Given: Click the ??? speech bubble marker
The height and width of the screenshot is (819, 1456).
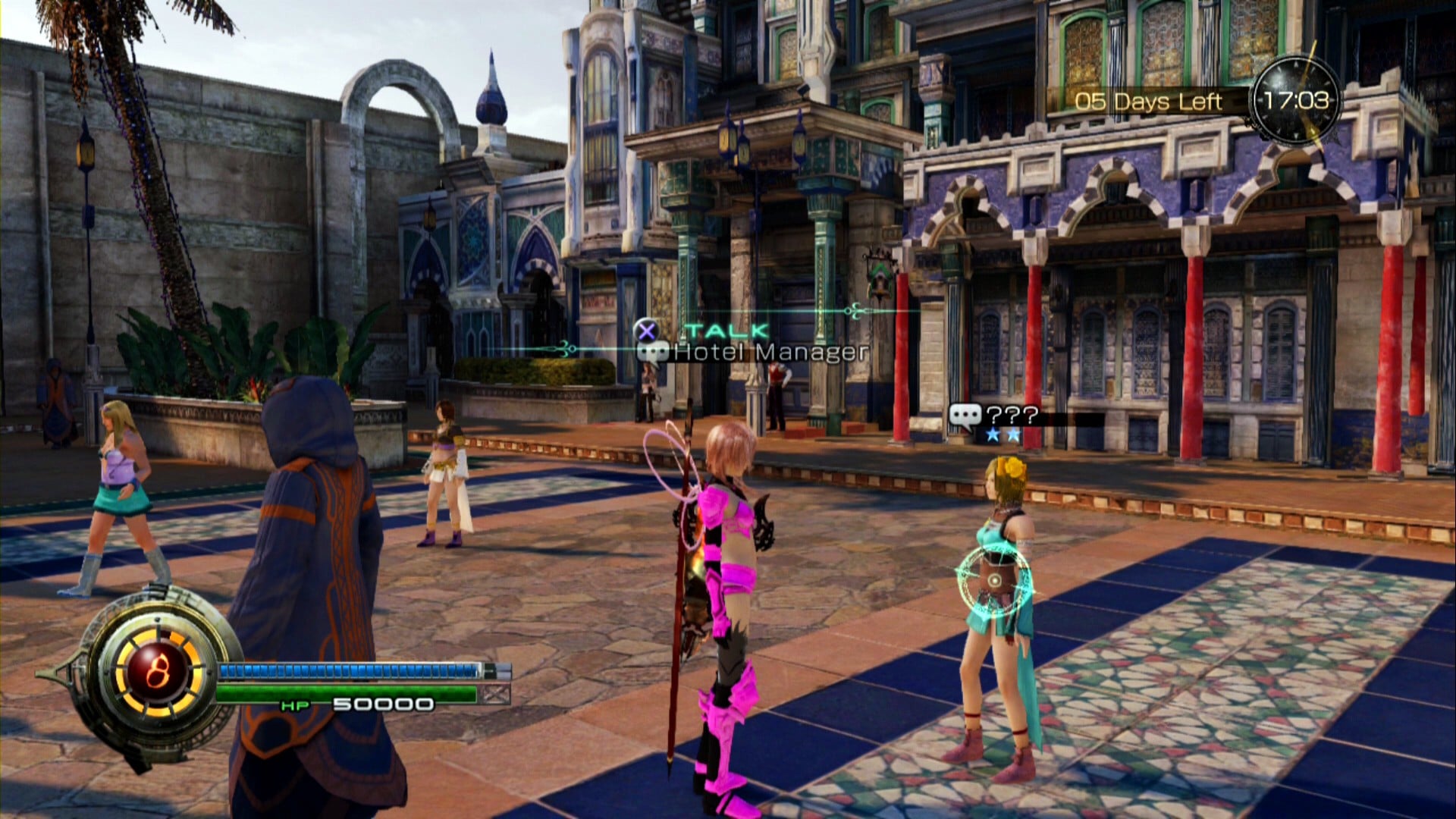Looking at the screenshot, I should [965, 416].
